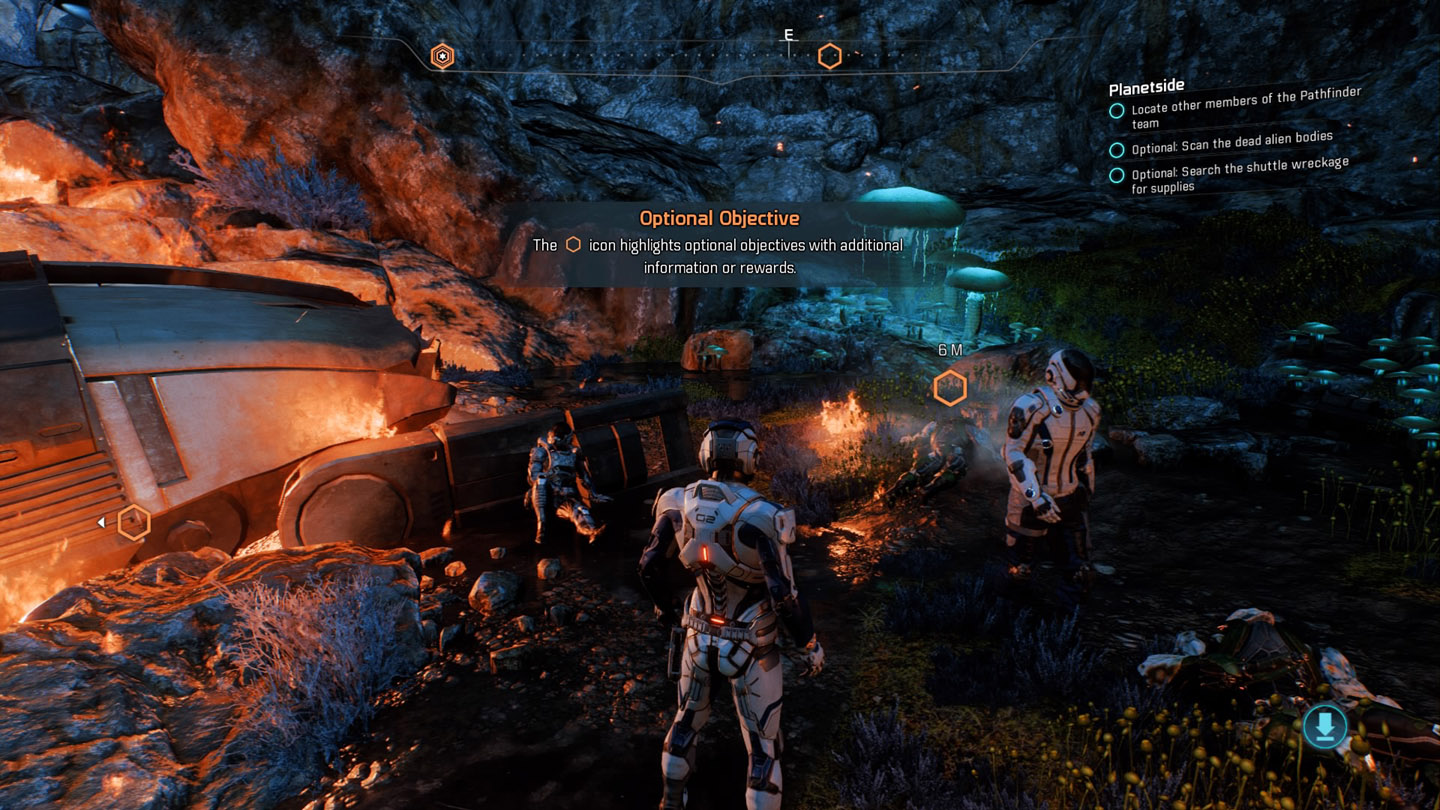Click the off-screen hexagon marker with left arrow
Image resolution: width=1440 pixels, height=810 pixels.
pos(133,522)
